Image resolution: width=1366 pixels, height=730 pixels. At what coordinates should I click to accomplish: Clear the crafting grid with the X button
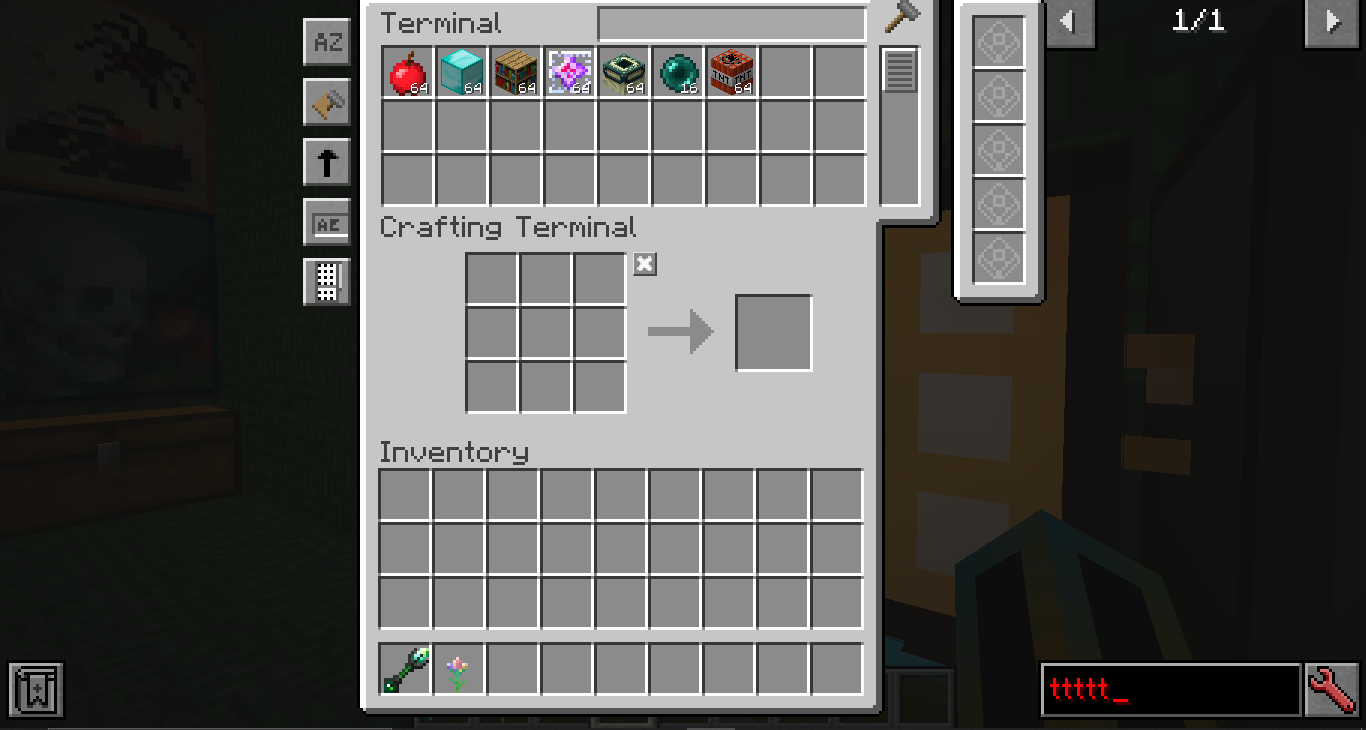(644, 263)
